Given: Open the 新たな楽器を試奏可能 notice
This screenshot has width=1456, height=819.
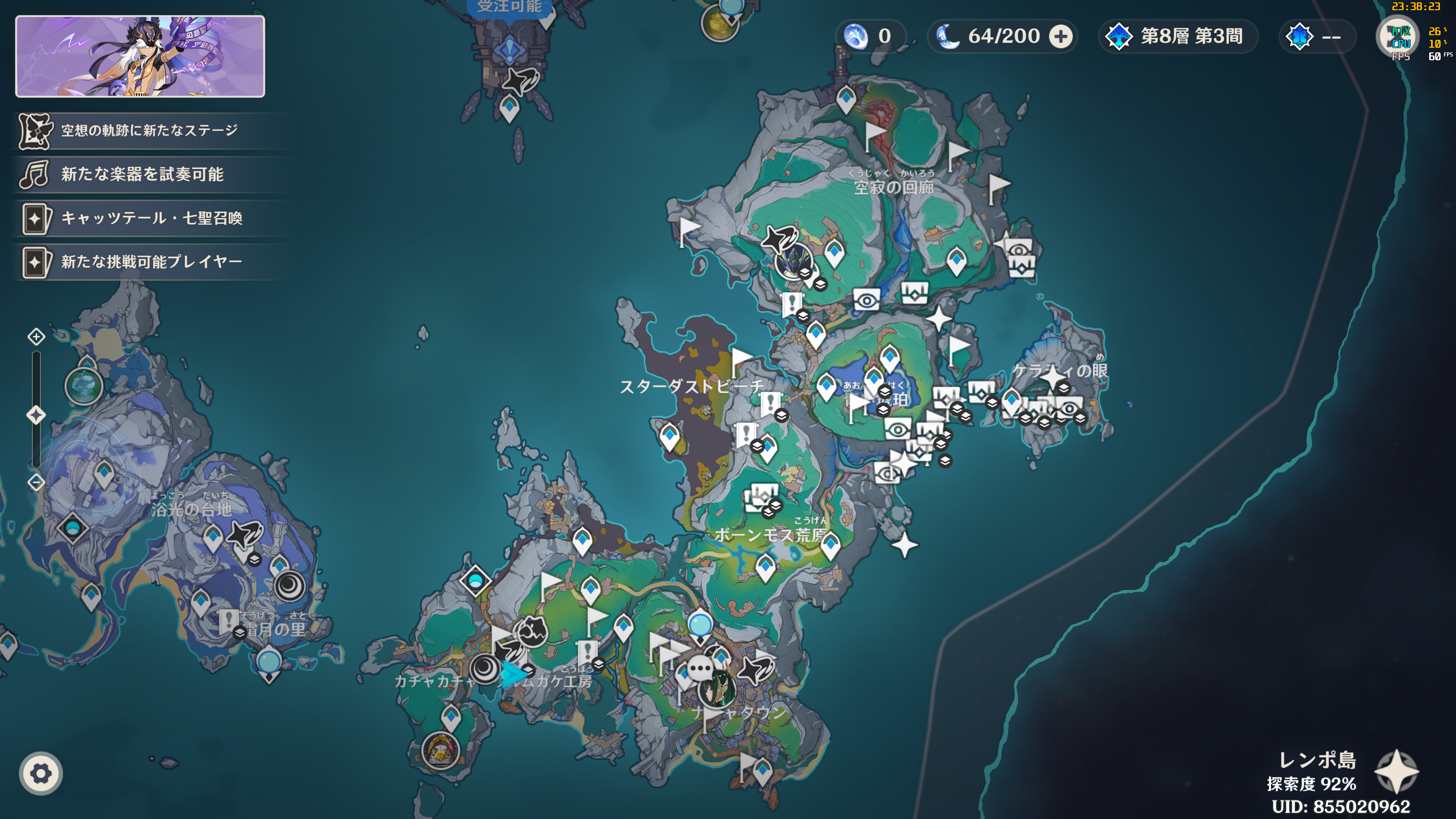Looking at the screenshot, I should tap(142, 174).
